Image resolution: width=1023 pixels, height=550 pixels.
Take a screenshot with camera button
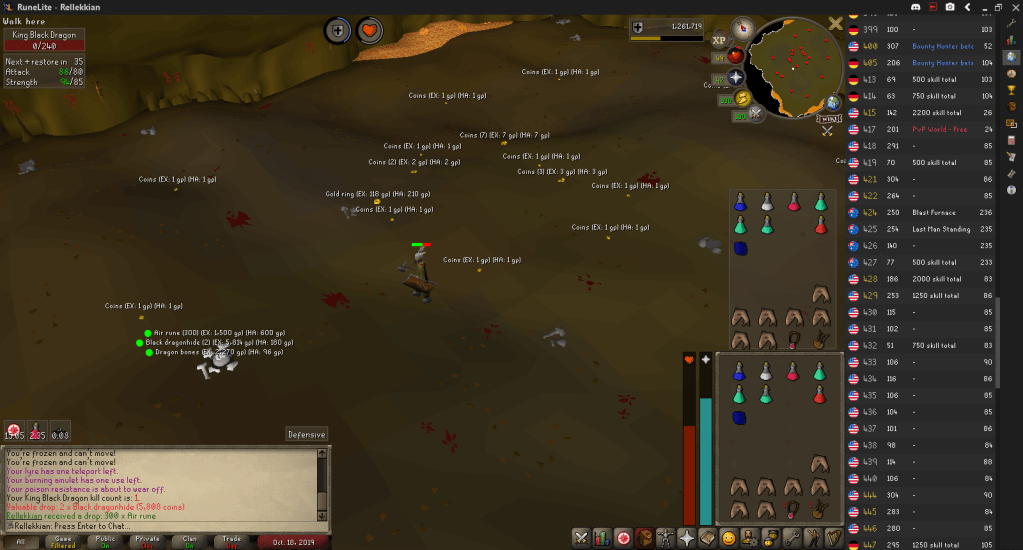[x=950, y=6]
